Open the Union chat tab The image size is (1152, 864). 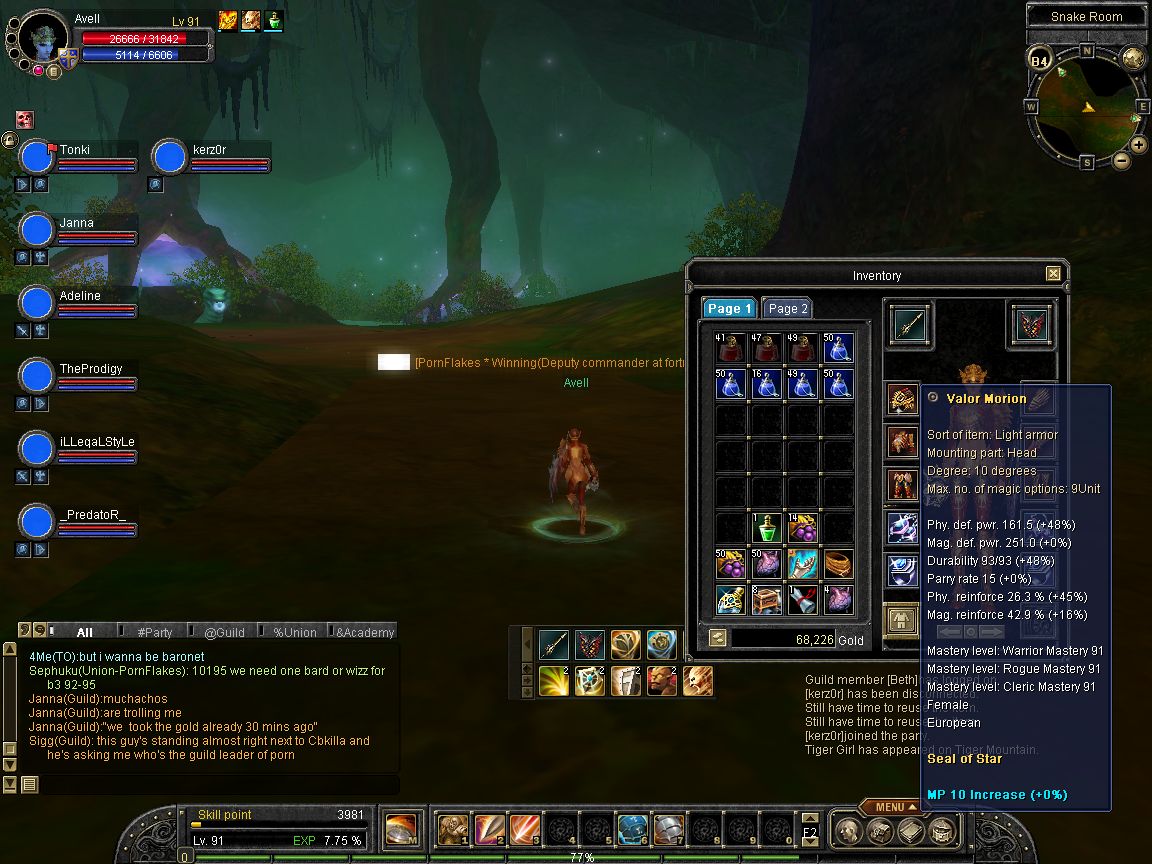(x=294, y=632)
